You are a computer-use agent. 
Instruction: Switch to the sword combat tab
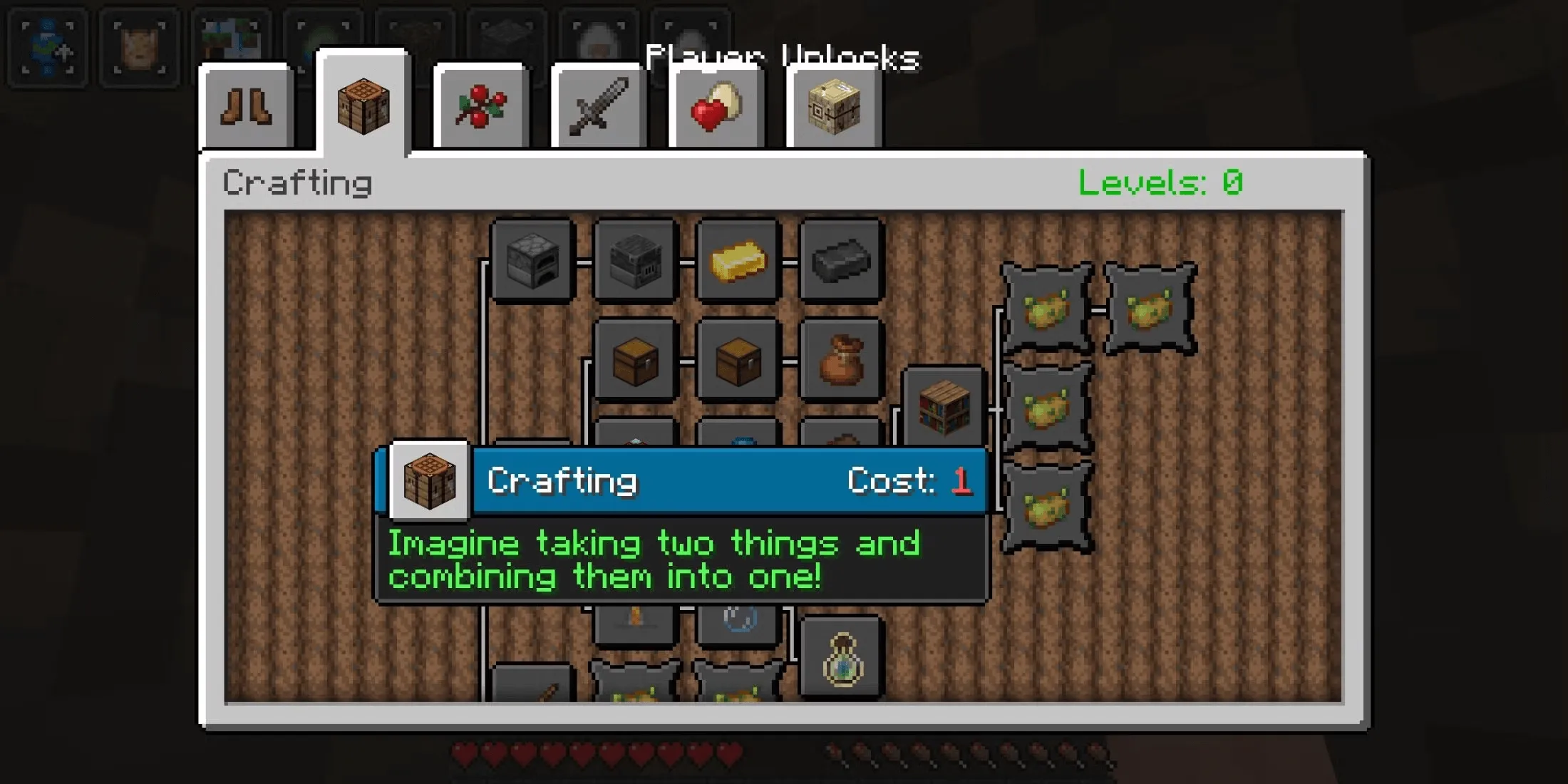(x=599, y=107)
